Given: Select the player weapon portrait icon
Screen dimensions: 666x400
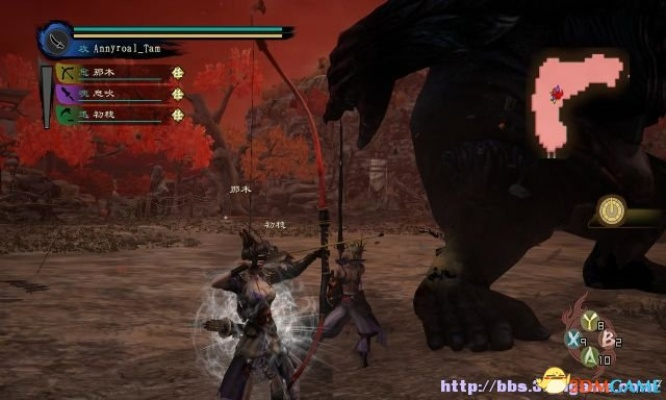Looking at the screenshot, I should (x=55, y=39).
